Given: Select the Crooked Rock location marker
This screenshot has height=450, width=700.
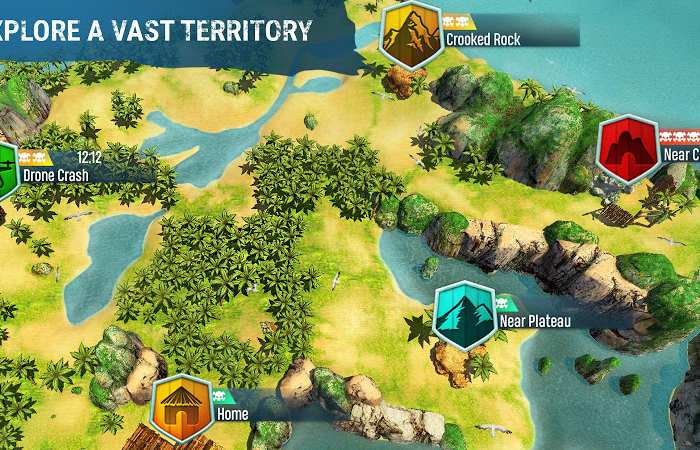Looking at the screenshot, I should point(411,35).
